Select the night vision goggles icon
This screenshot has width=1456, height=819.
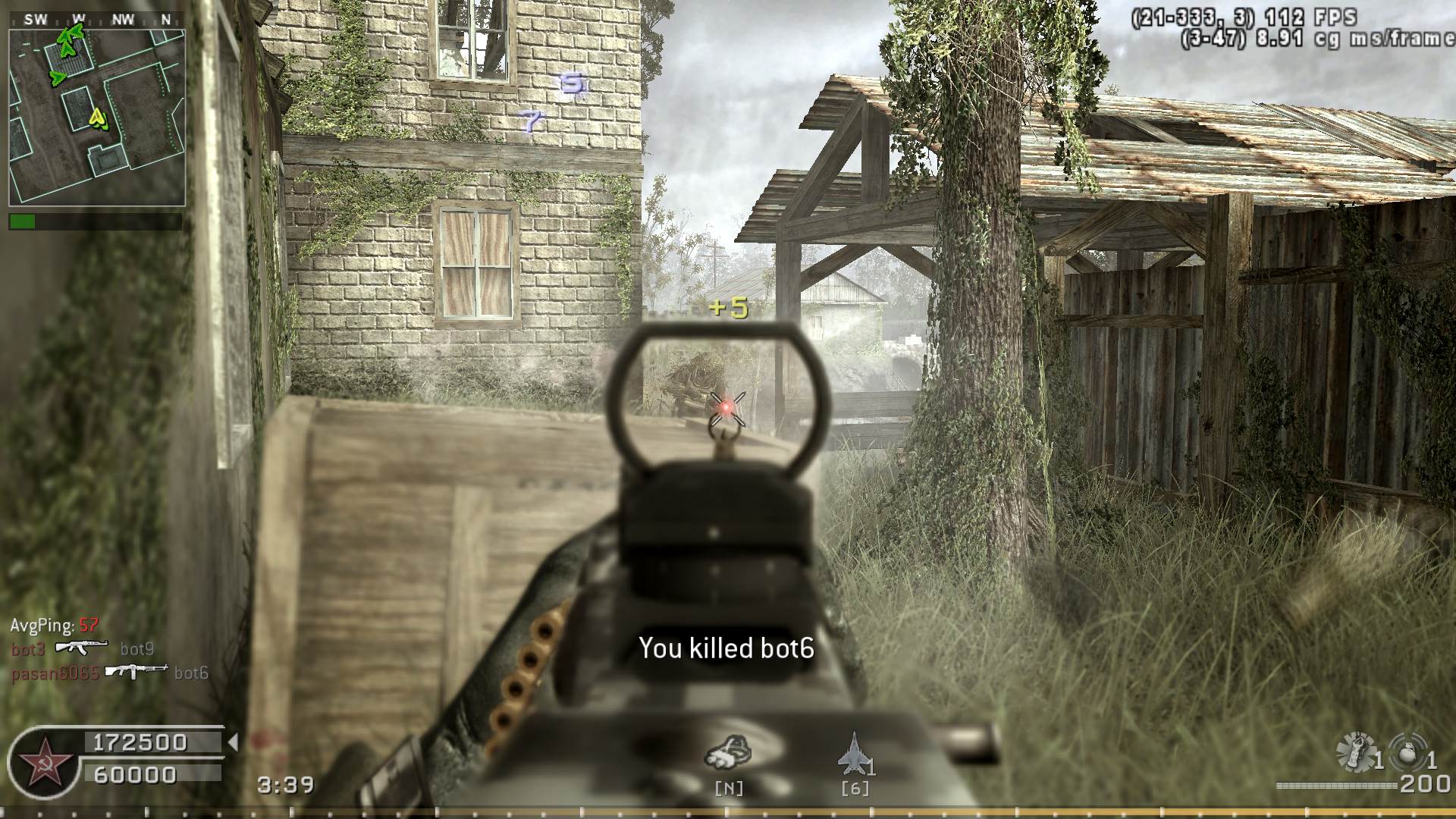[x=728, y=752]
